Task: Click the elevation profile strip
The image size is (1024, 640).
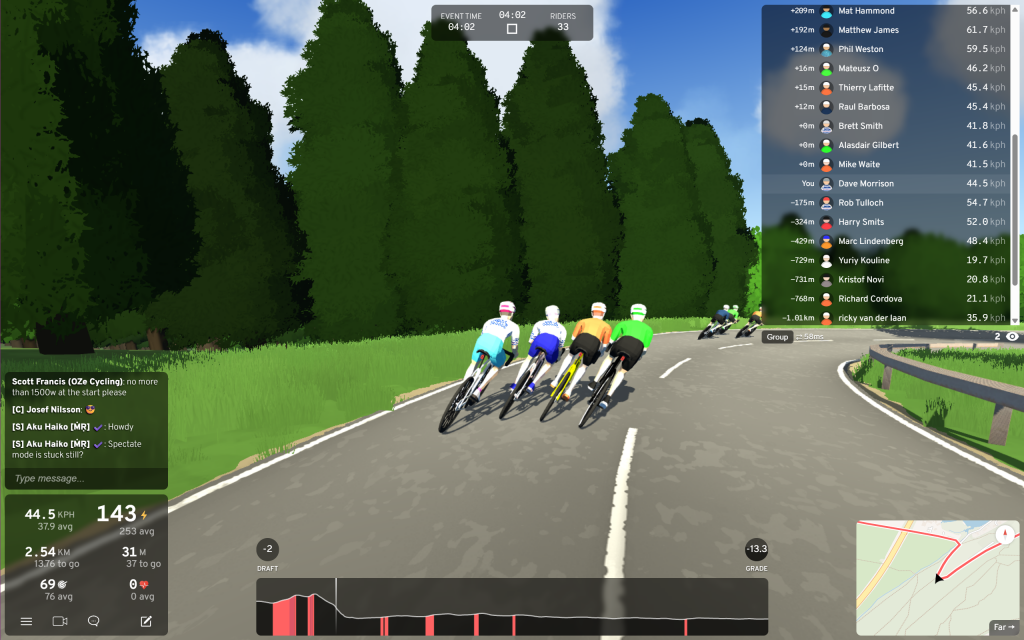Action: coord(512,606)
